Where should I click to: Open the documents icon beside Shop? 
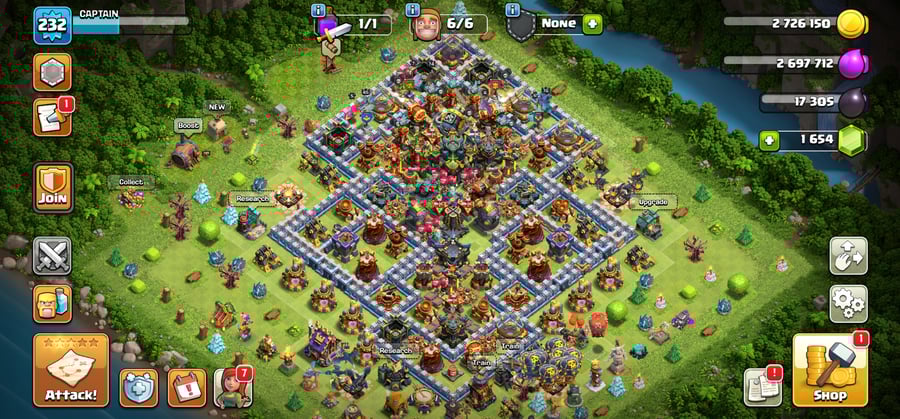coord(763,387)
